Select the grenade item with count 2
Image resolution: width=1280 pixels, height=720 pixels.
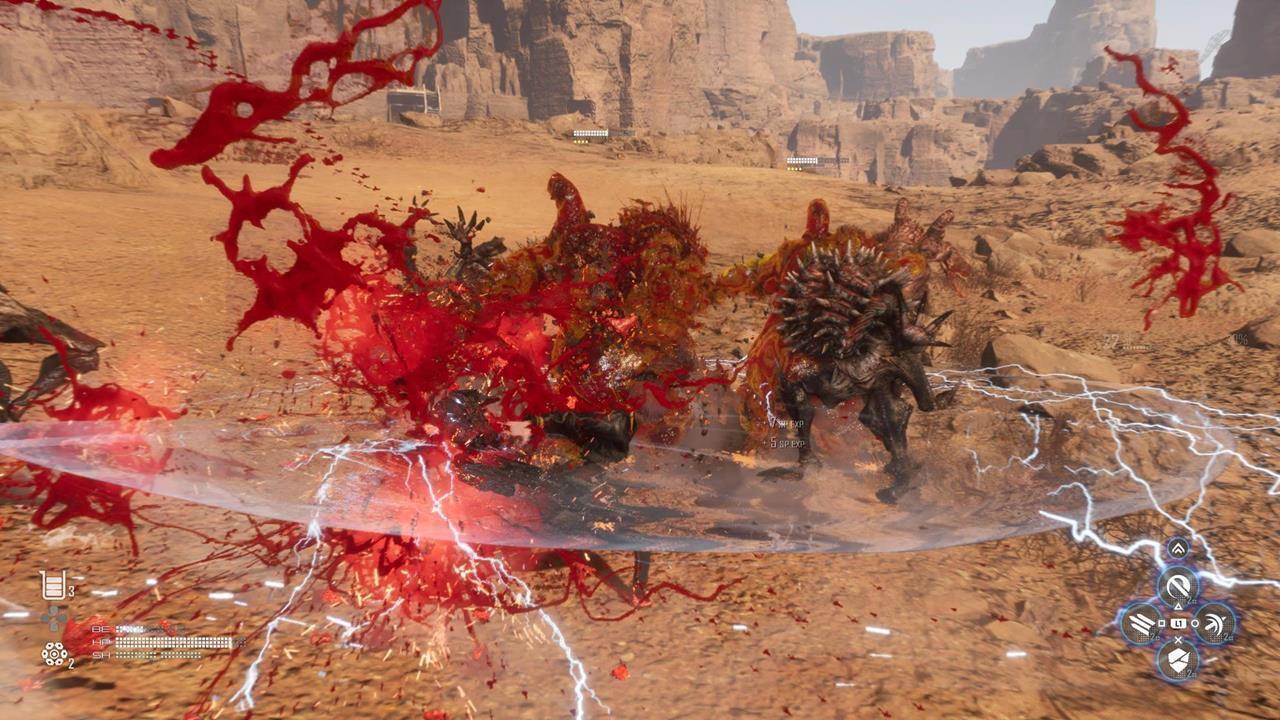point(54,654)
